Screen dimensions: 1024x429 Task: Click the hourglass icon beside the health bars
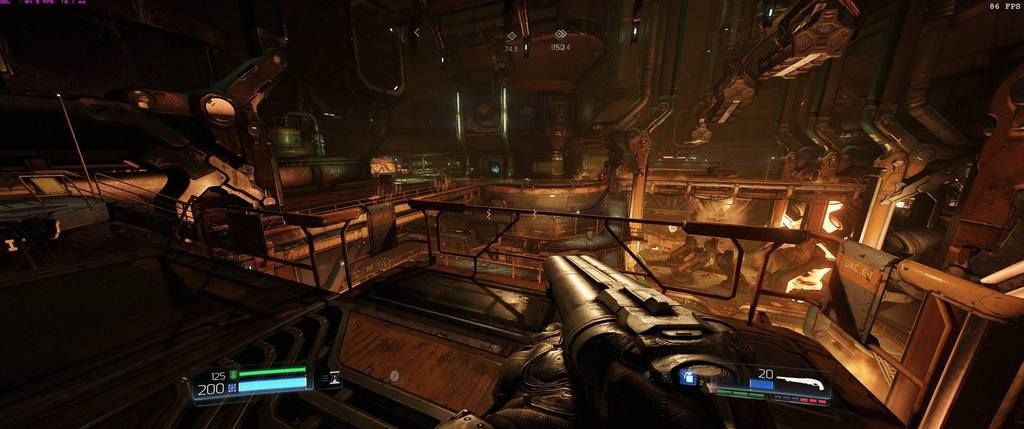pyautogui.click(x=333, y=378)
